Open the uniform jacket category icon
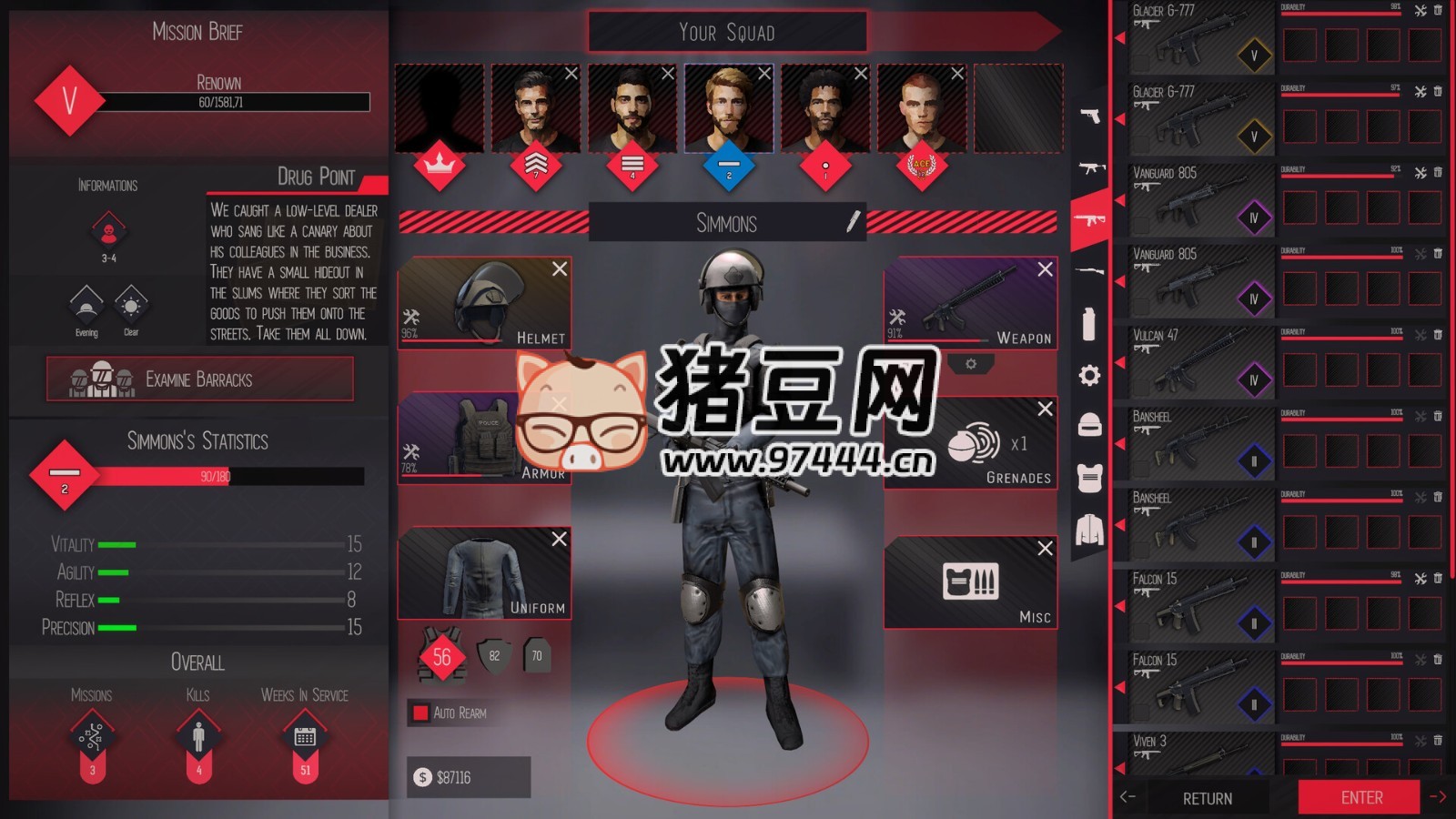 pyautogui.click(x=1088, y=531)
